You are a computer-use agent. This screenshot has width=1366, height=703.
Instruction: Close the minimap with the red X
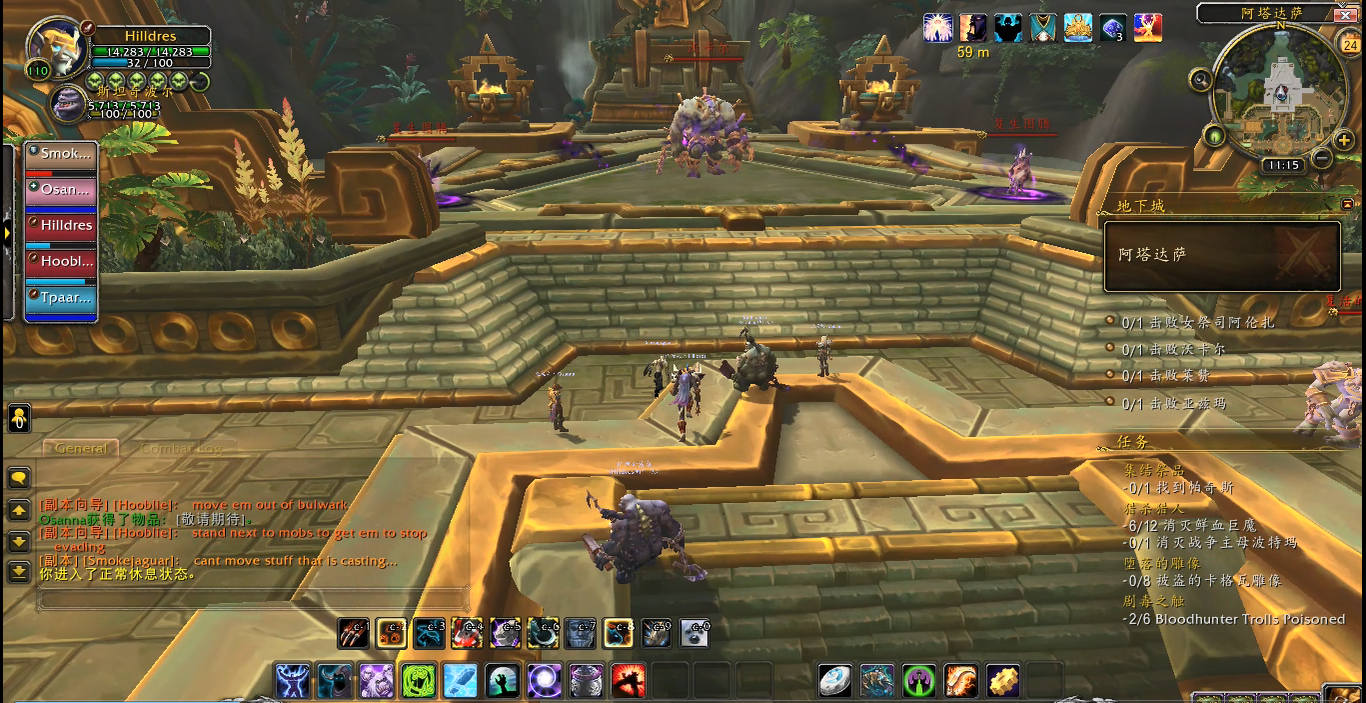(1345, 14)
